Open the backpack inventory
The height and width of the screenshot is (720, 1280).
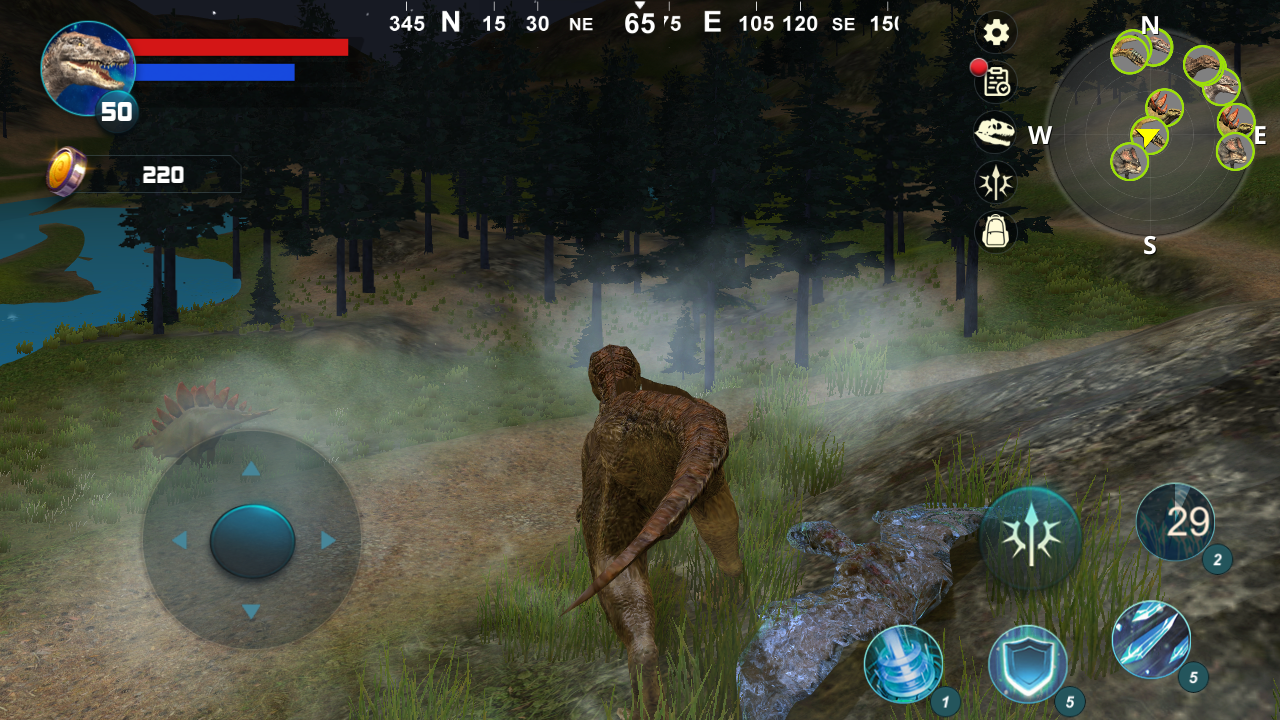[995, 233]
